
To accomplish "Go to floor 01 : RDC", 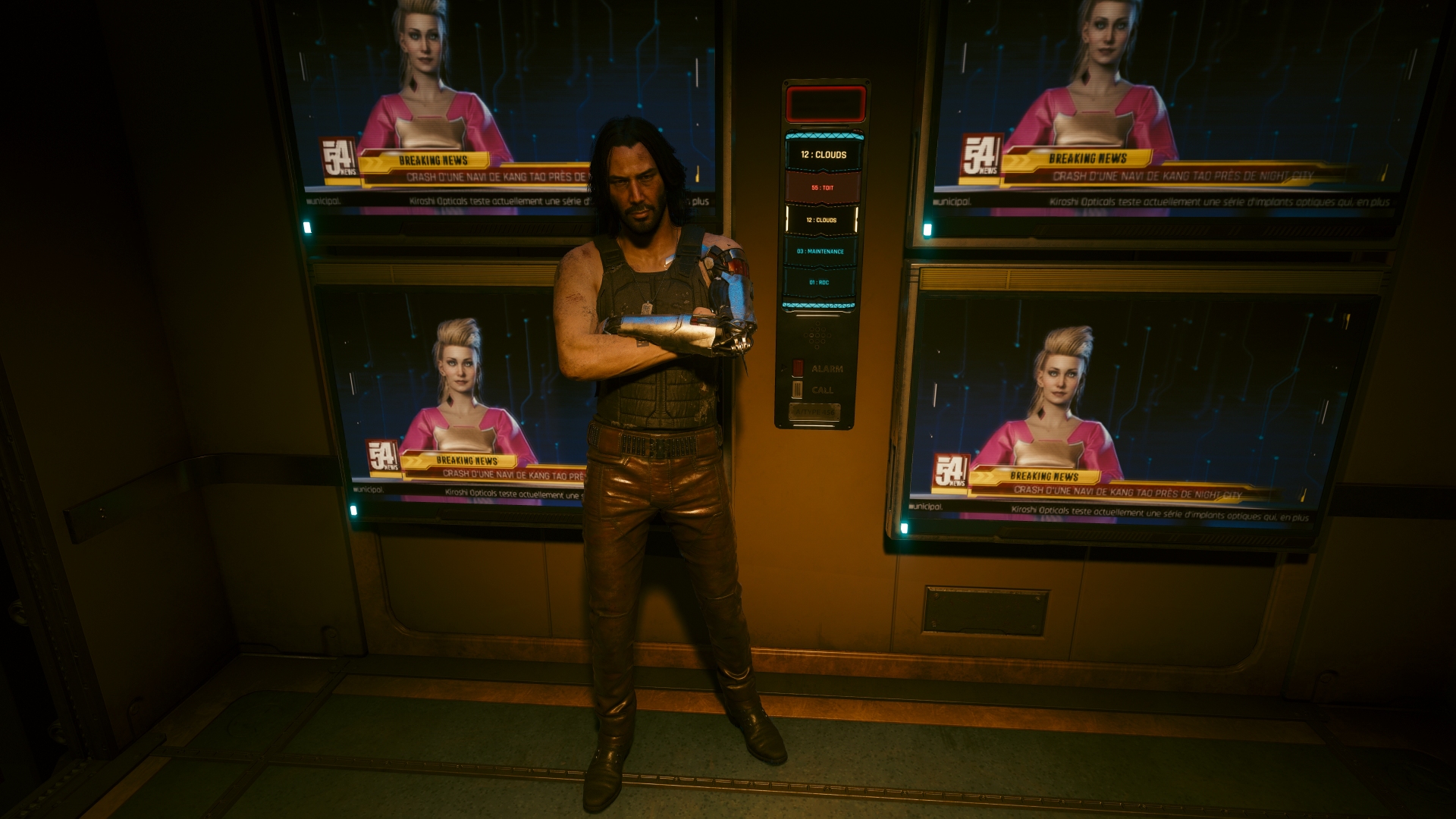I will click(x=818, y=282).
